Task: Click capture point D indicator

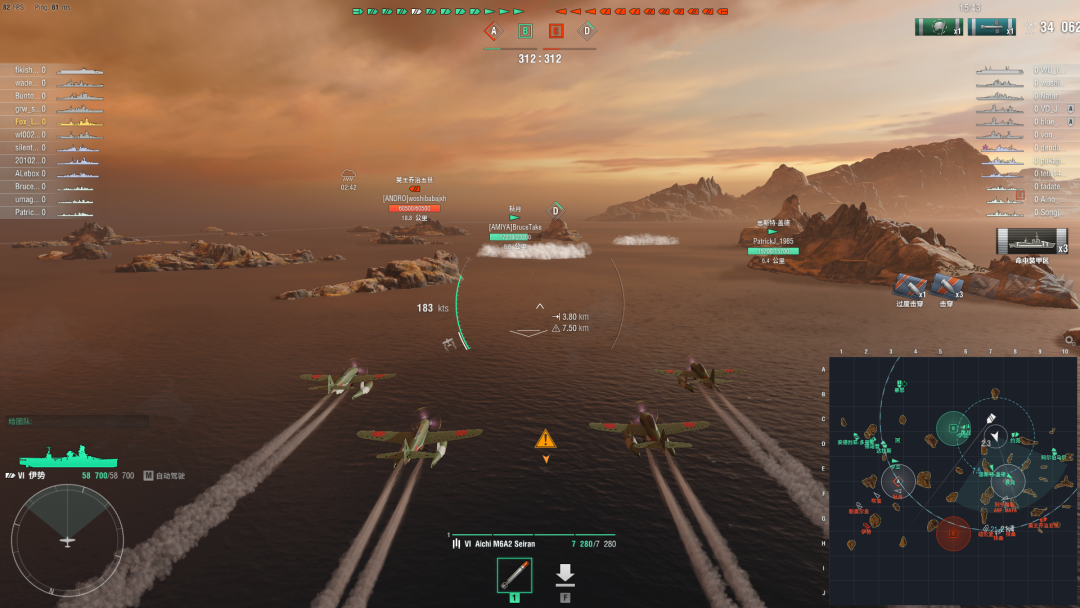Action: pos(587,31)
